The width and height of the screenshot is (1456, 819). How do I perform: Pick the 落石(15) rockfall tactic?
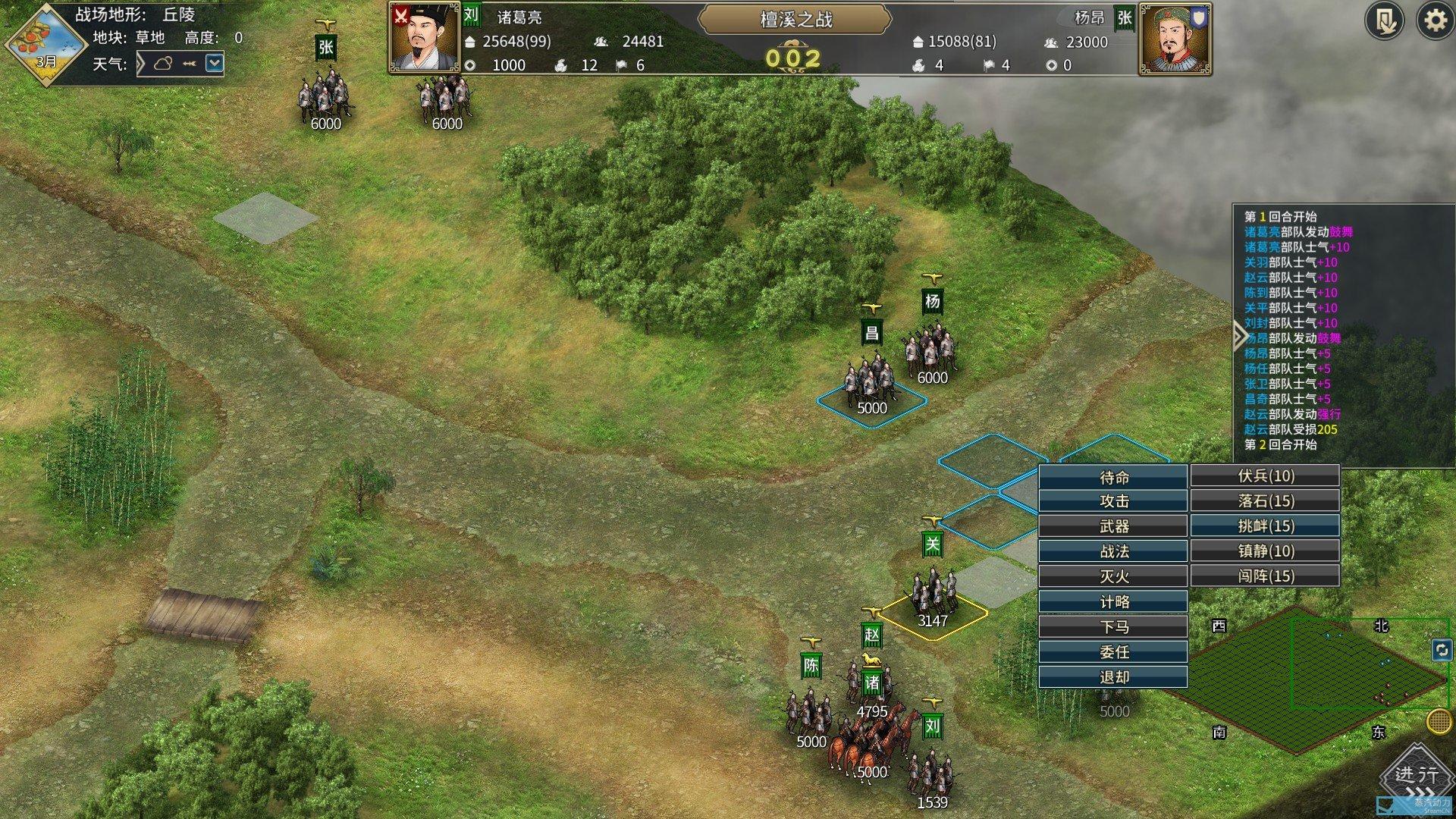click(1265, 500)
